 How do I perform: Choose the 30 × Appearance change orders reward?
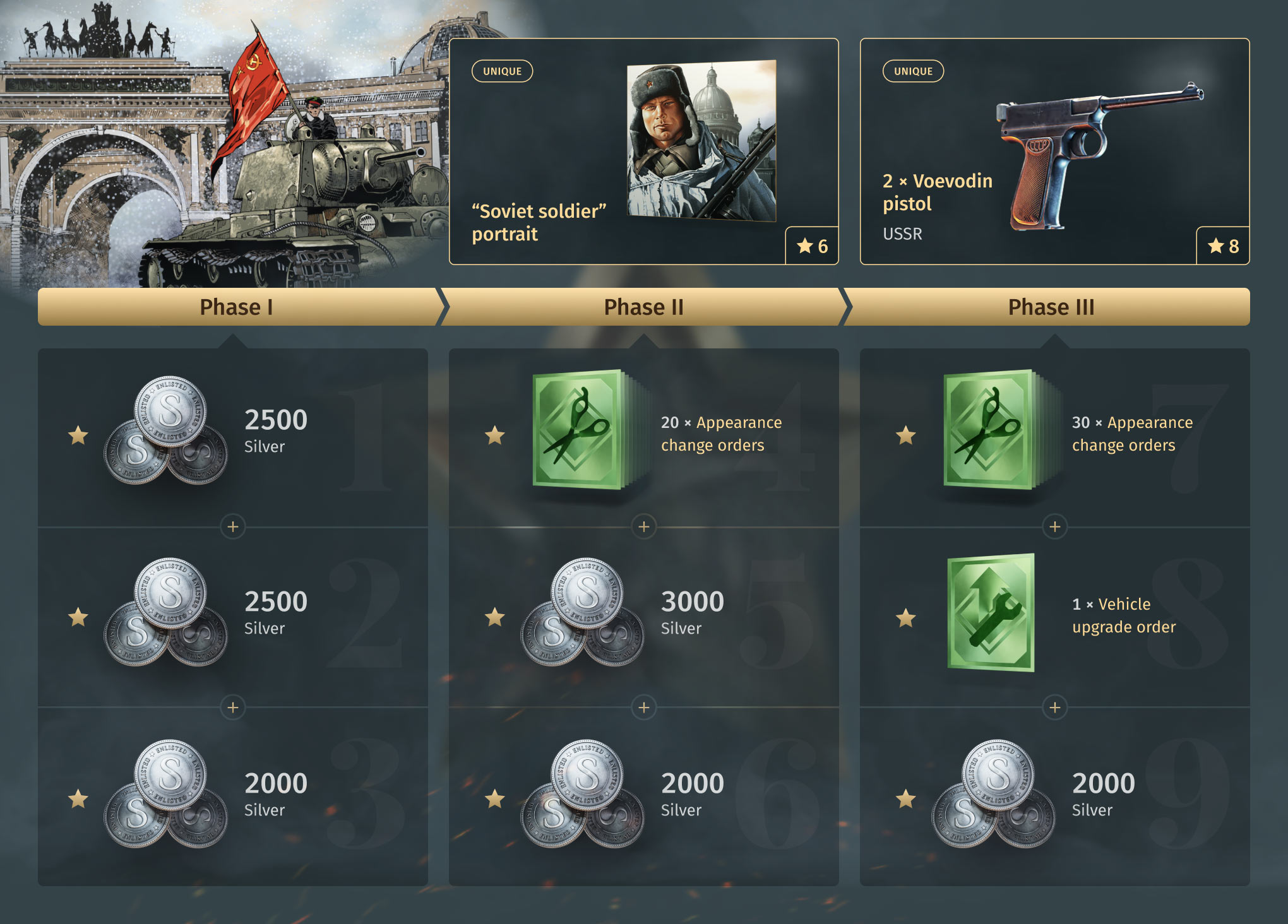click(1054, 434)
